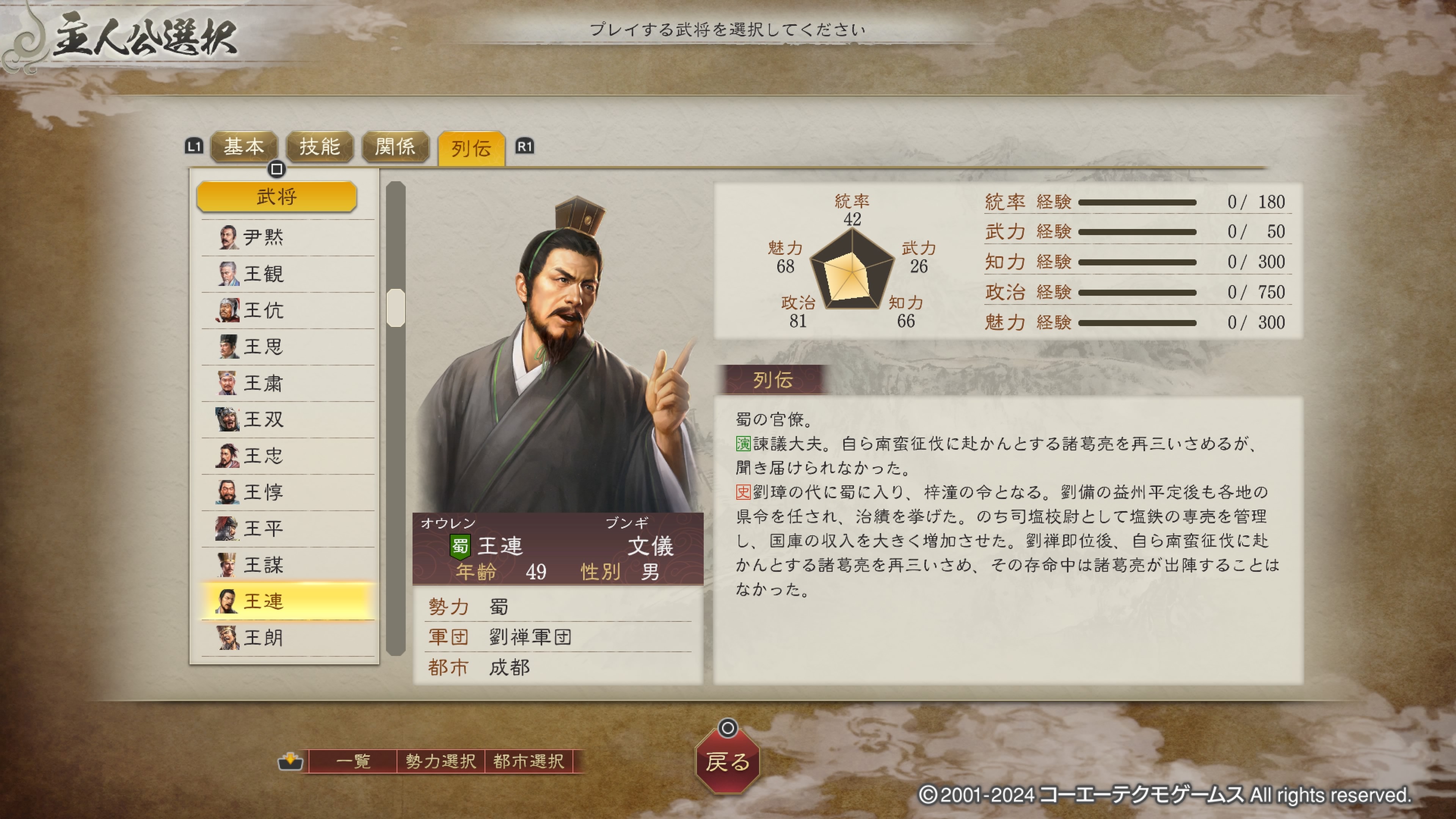Pick 王伉 from the officer list
The width and height of the screenshot is (1456, 819).
(x=287, y=310)
